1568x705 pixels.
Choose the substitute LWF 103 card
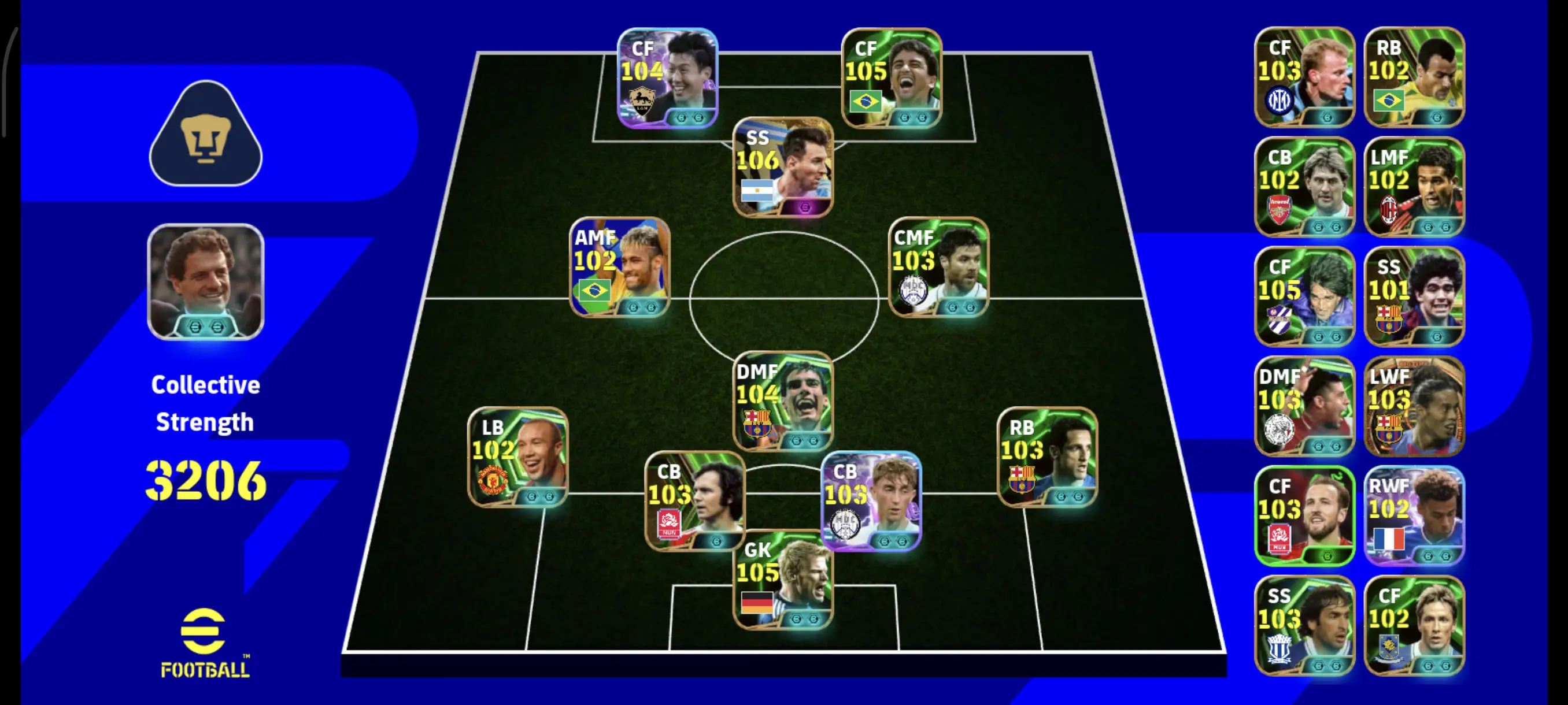tap(1414, 406)
